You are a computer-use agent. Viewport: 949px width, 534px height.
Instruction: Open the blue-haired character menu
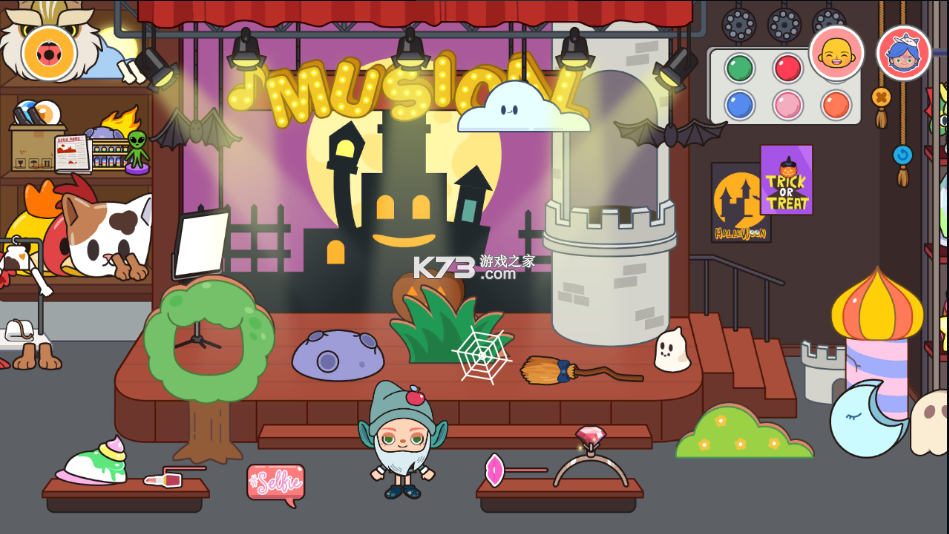click(x=903, y=53)
